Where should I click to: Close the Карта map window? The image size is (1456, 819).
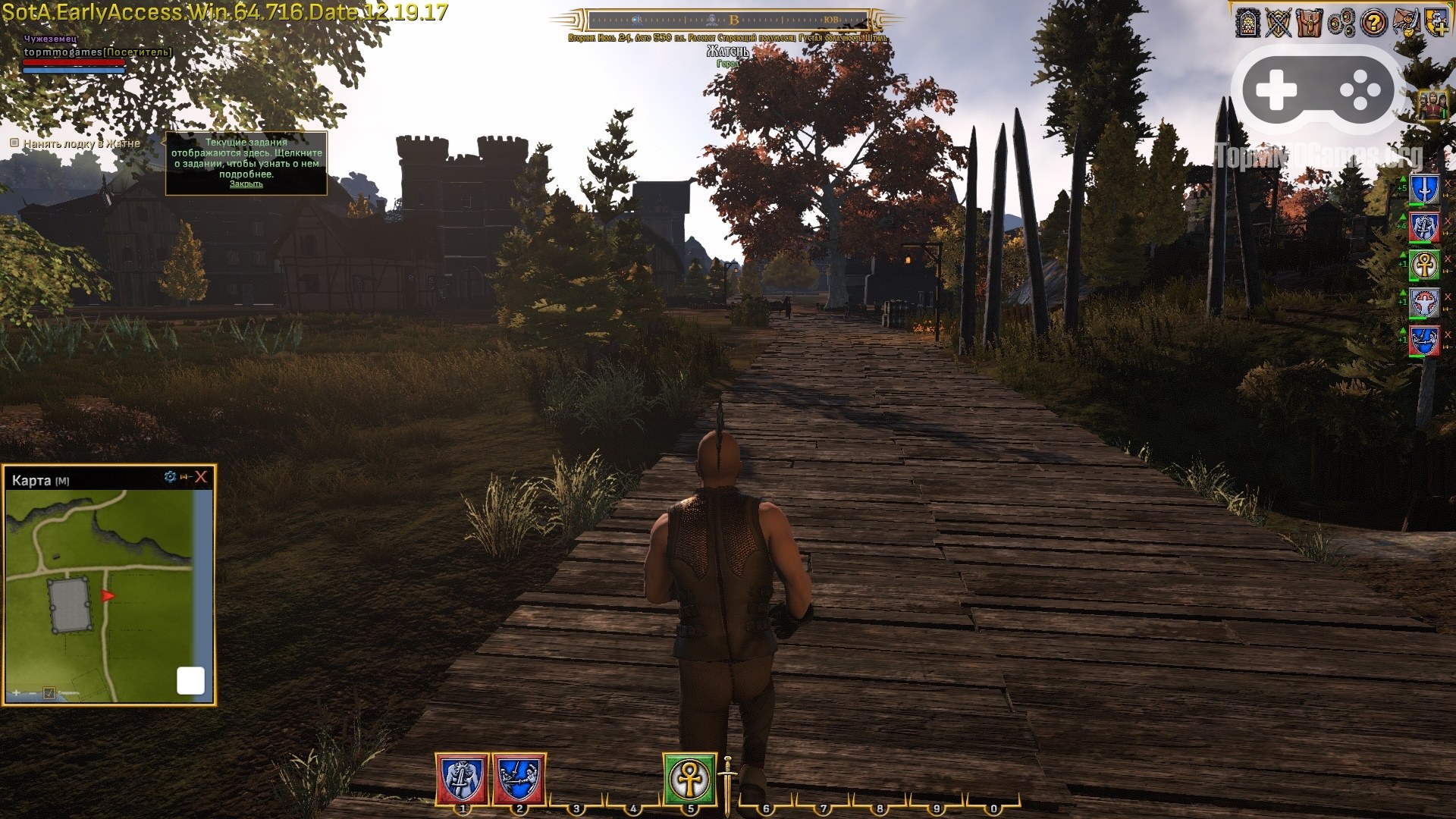pyautogui.click(x=201, y=477)
